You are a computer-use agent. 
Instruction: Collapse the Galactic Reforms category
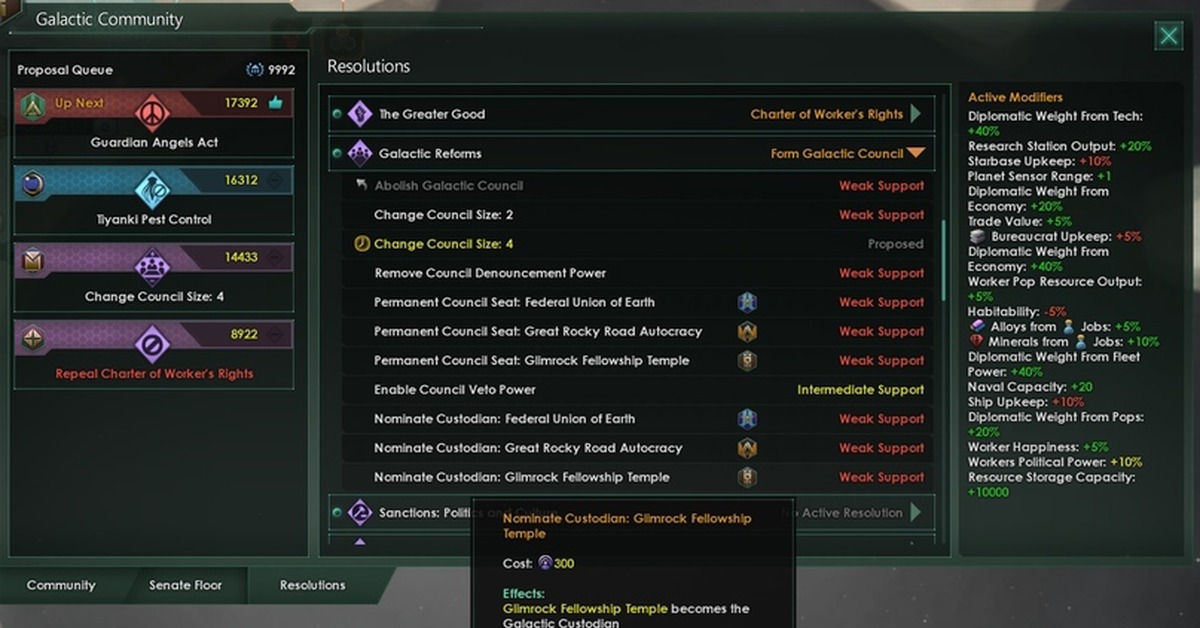(916, 154)
